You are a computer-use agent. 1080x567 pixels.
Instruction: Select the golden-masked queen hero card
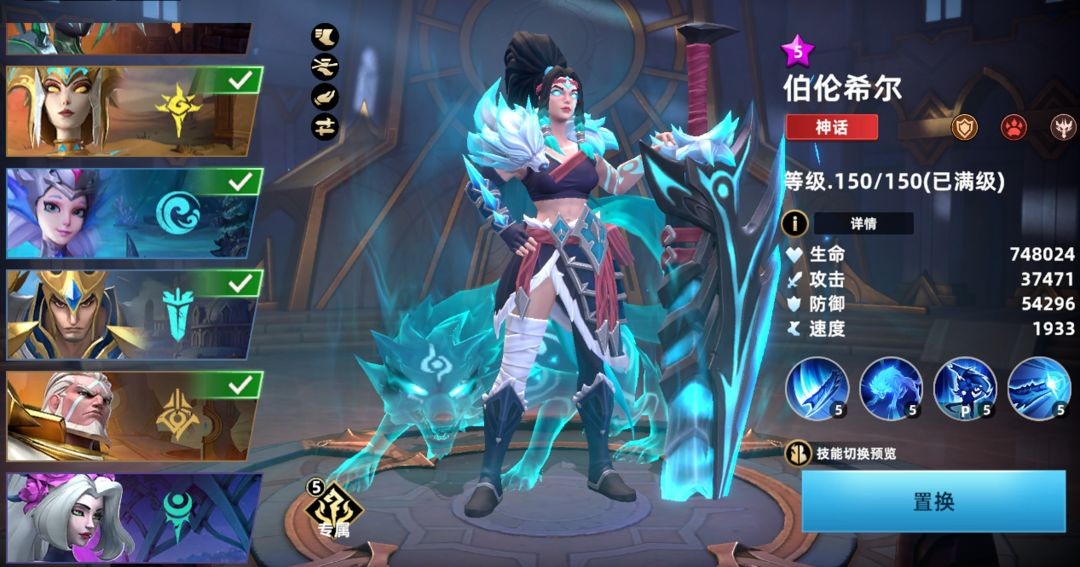(x=133, y=111)
